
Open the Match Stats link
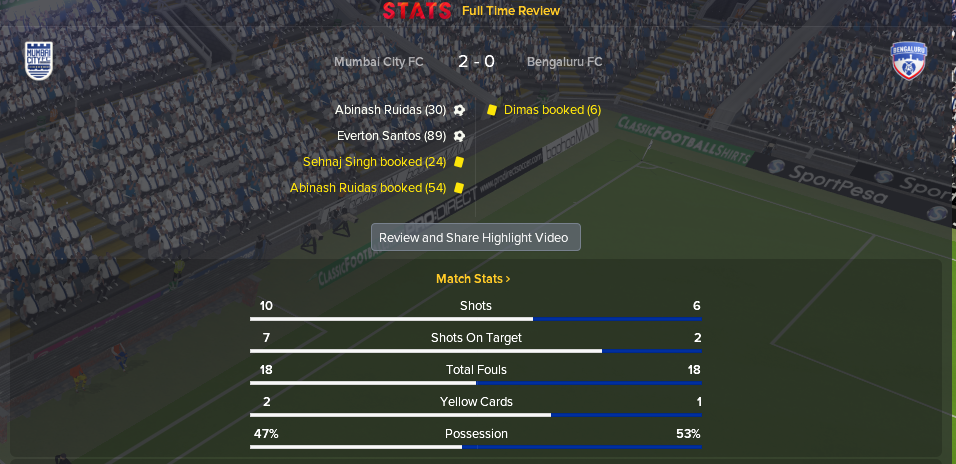[x=473, y=279]
